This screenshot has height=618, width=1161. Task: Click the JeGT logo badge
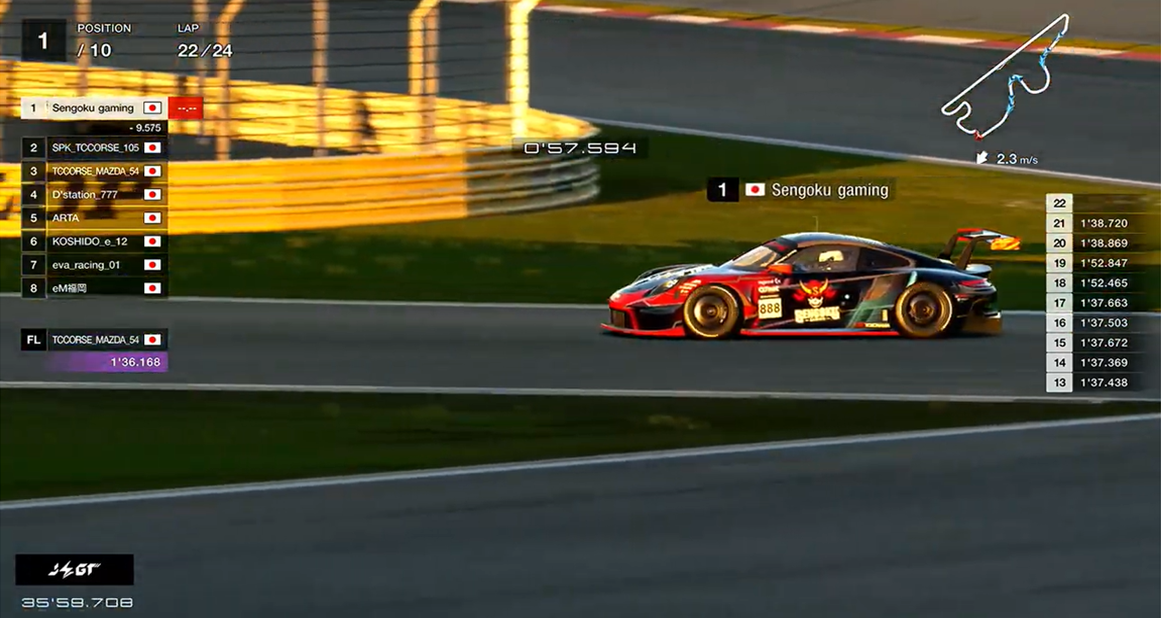point(75,570)
